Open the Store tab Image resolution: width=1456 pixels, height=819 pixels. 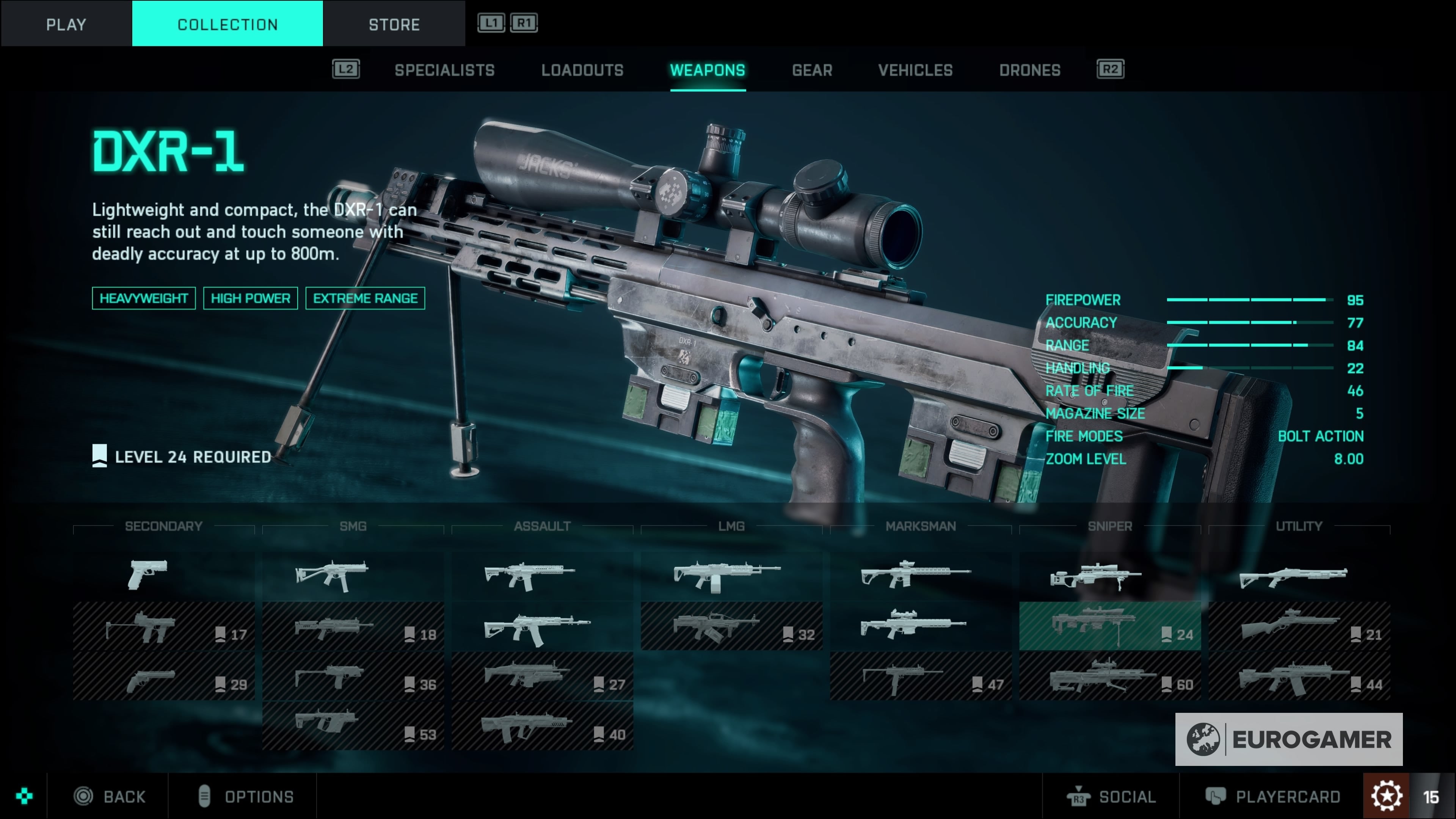click(x=394, y=24)
